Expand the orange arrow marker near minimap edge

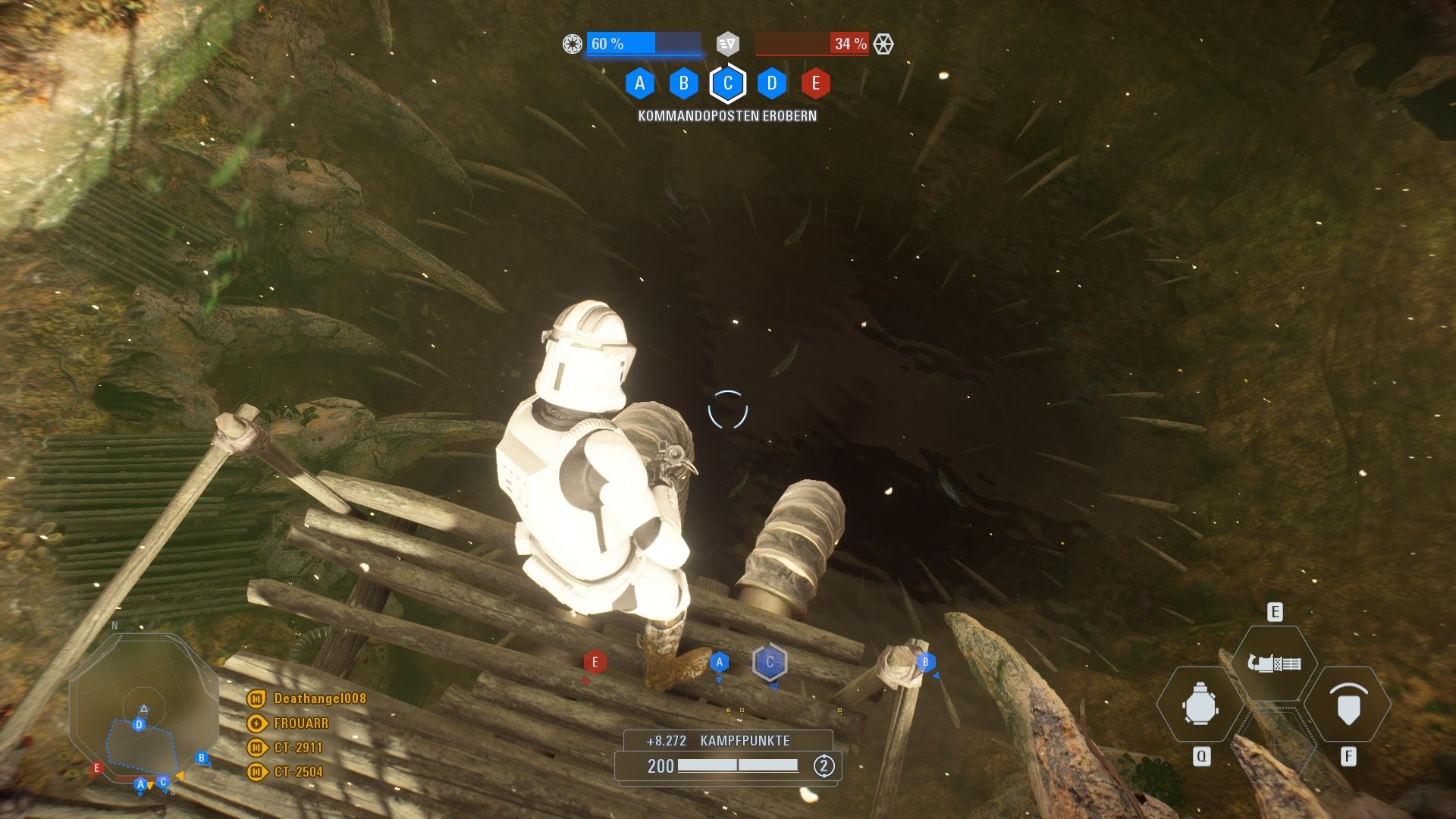point(180,777)
